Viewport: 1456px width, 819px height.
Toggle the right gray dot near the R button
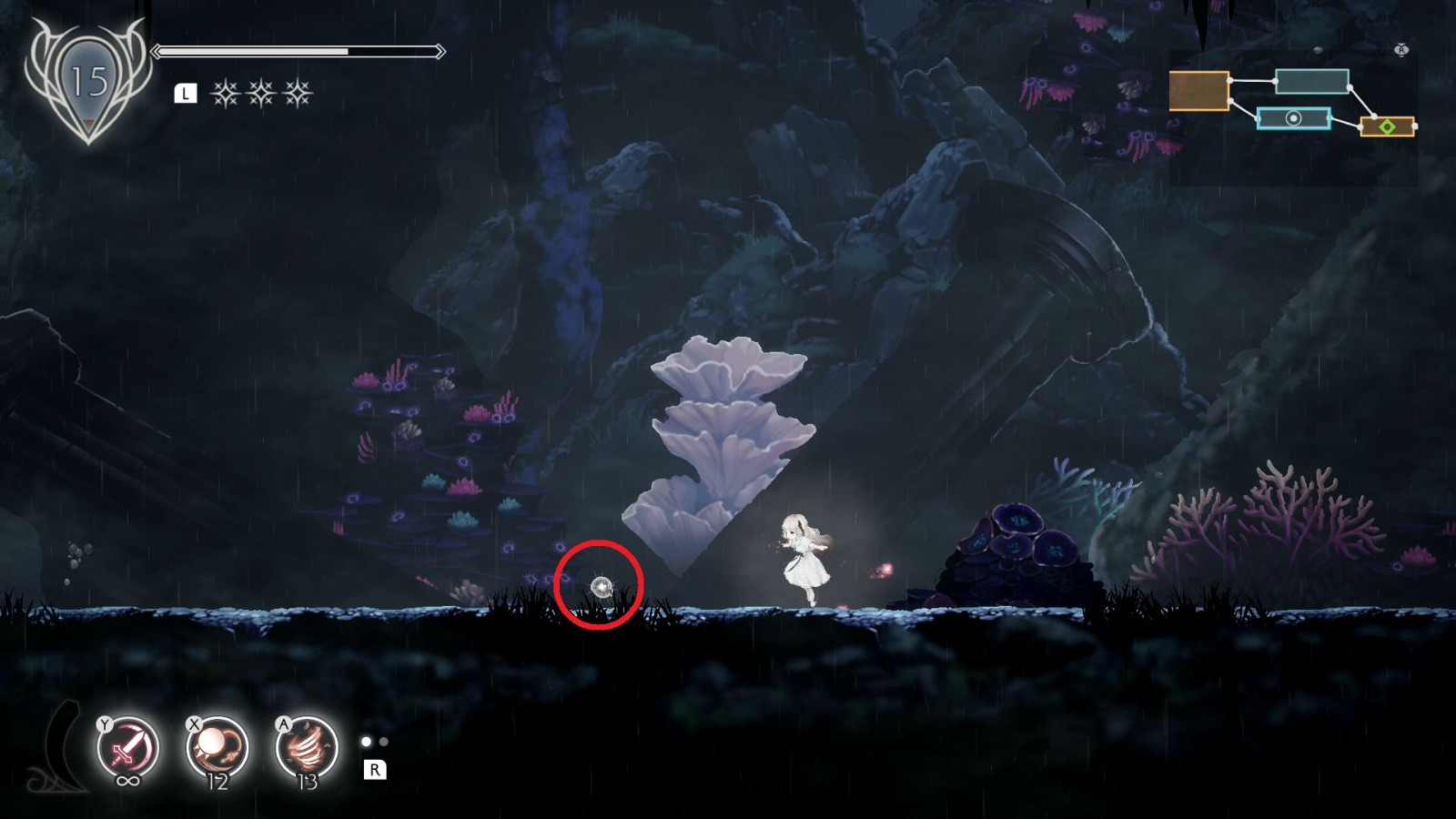[x=383, y=742]
